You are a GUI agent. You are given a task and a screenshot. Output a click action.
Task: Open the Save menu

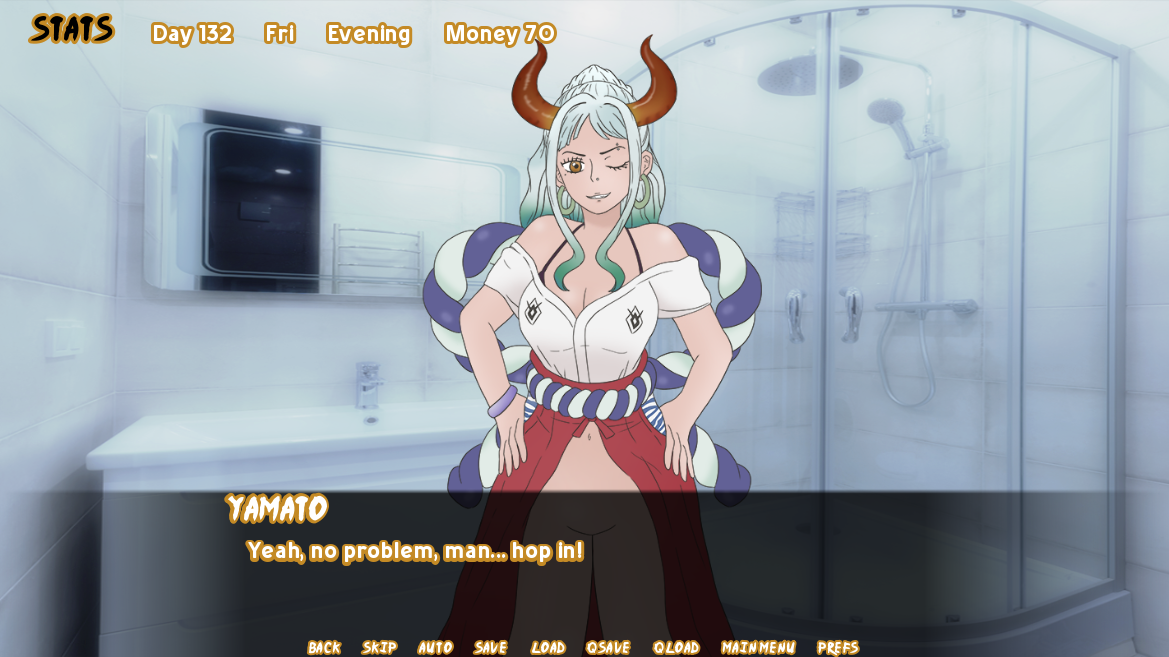[x=490, y=647]
